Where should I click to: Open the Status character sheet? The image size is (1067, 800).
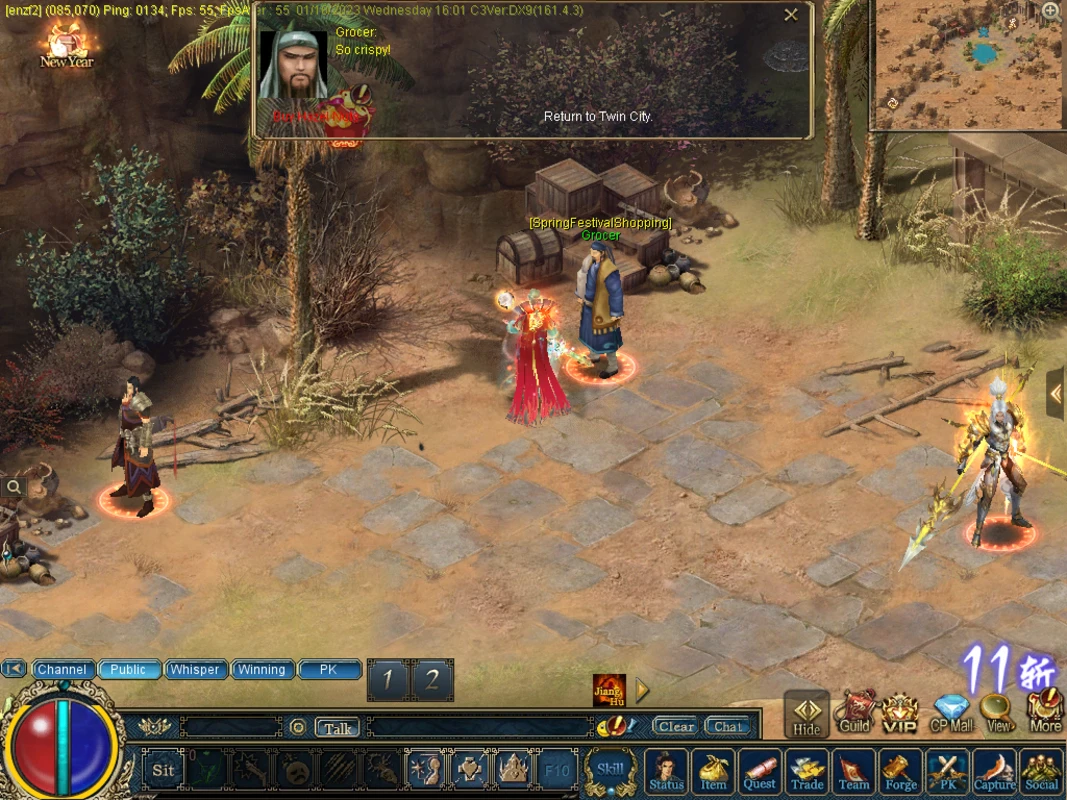pos(666,771)
